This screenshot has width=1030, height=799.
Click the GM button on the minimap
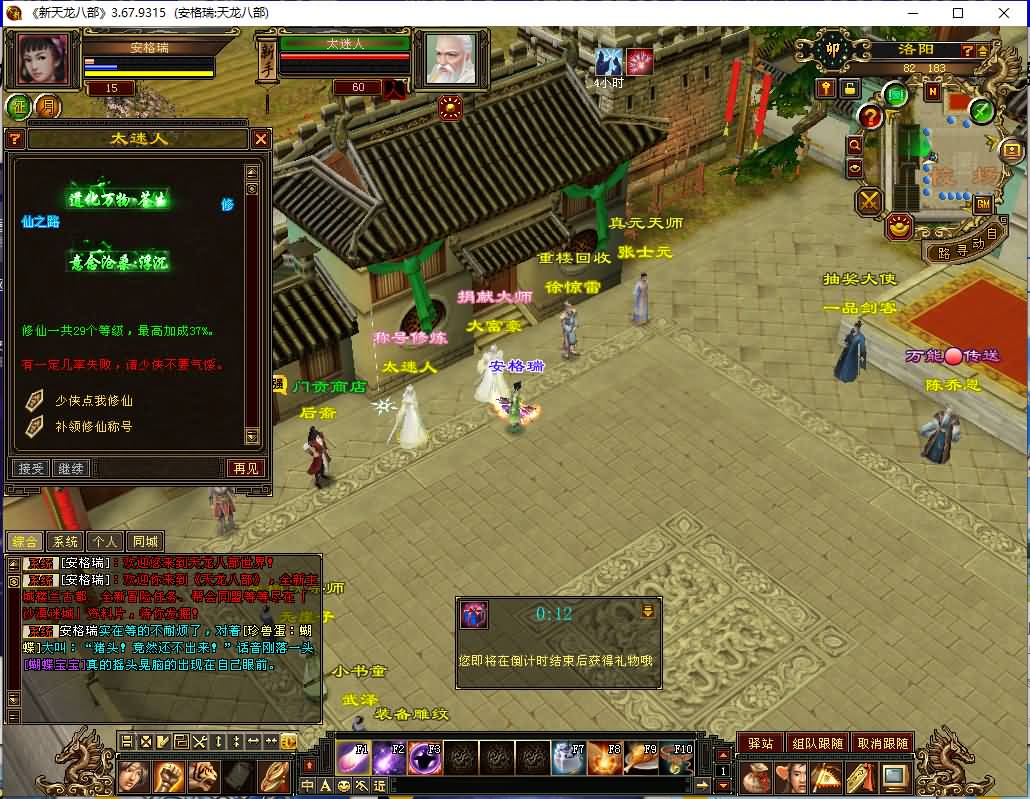(982, 204)
